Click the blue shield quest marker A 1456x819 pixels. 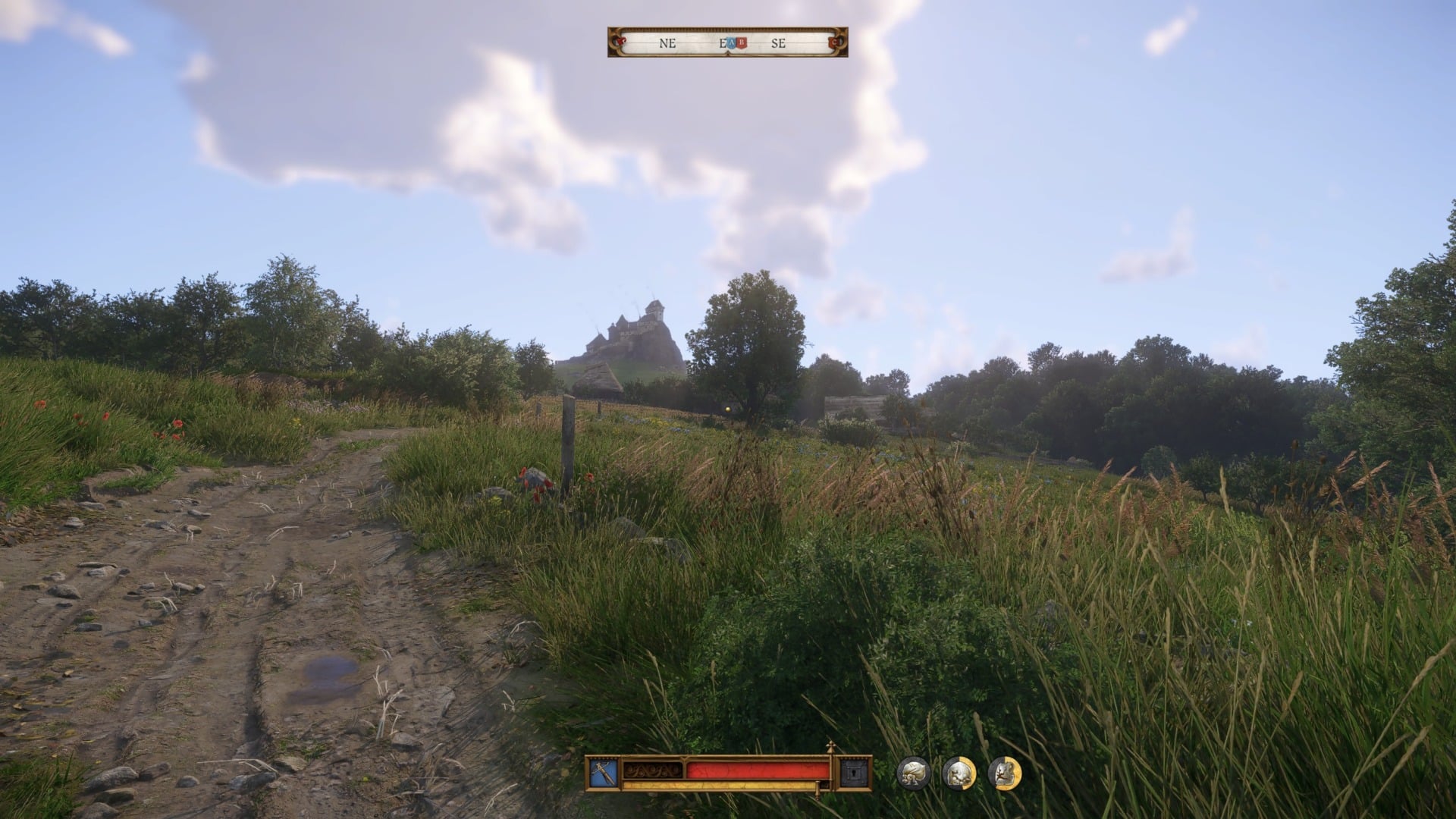[731, 43]
